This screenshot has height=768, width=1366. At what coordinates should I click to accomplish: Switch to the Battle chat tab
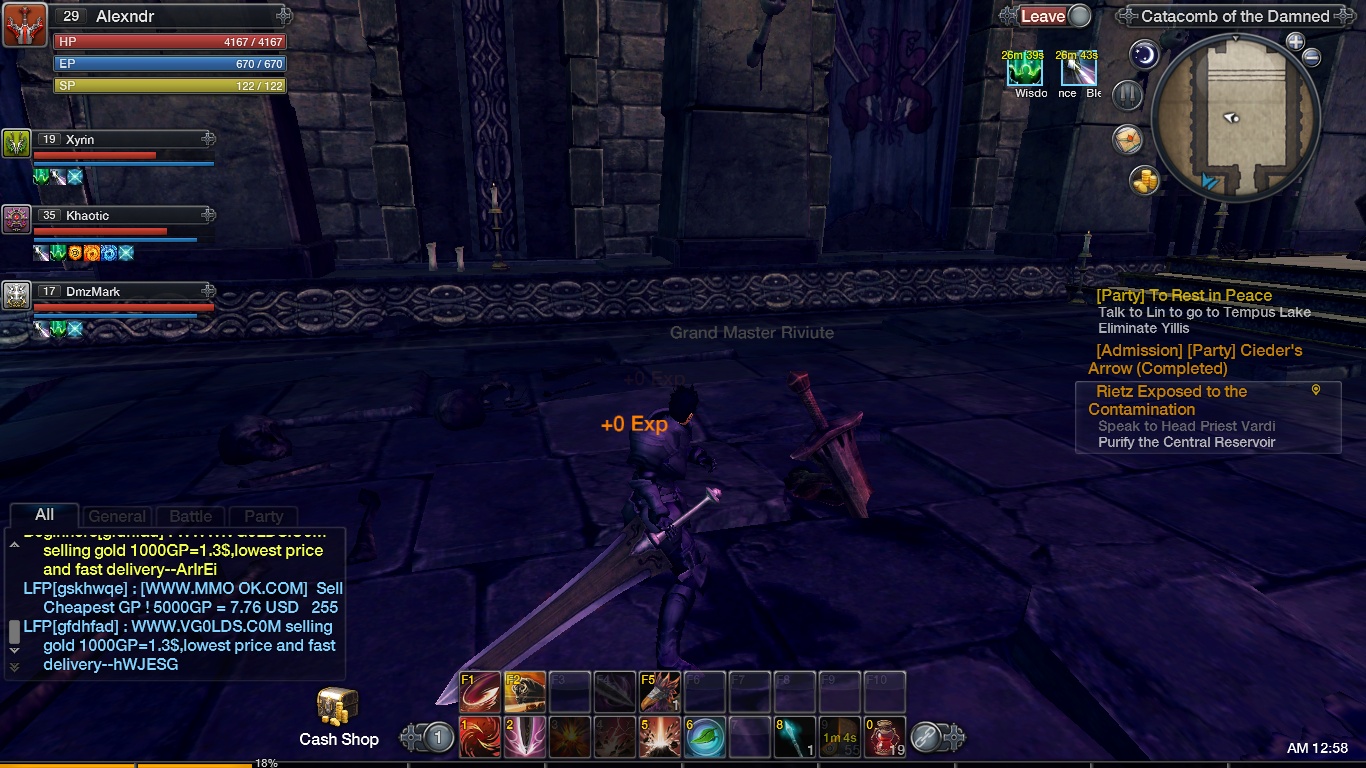click(x=189, y=516)
